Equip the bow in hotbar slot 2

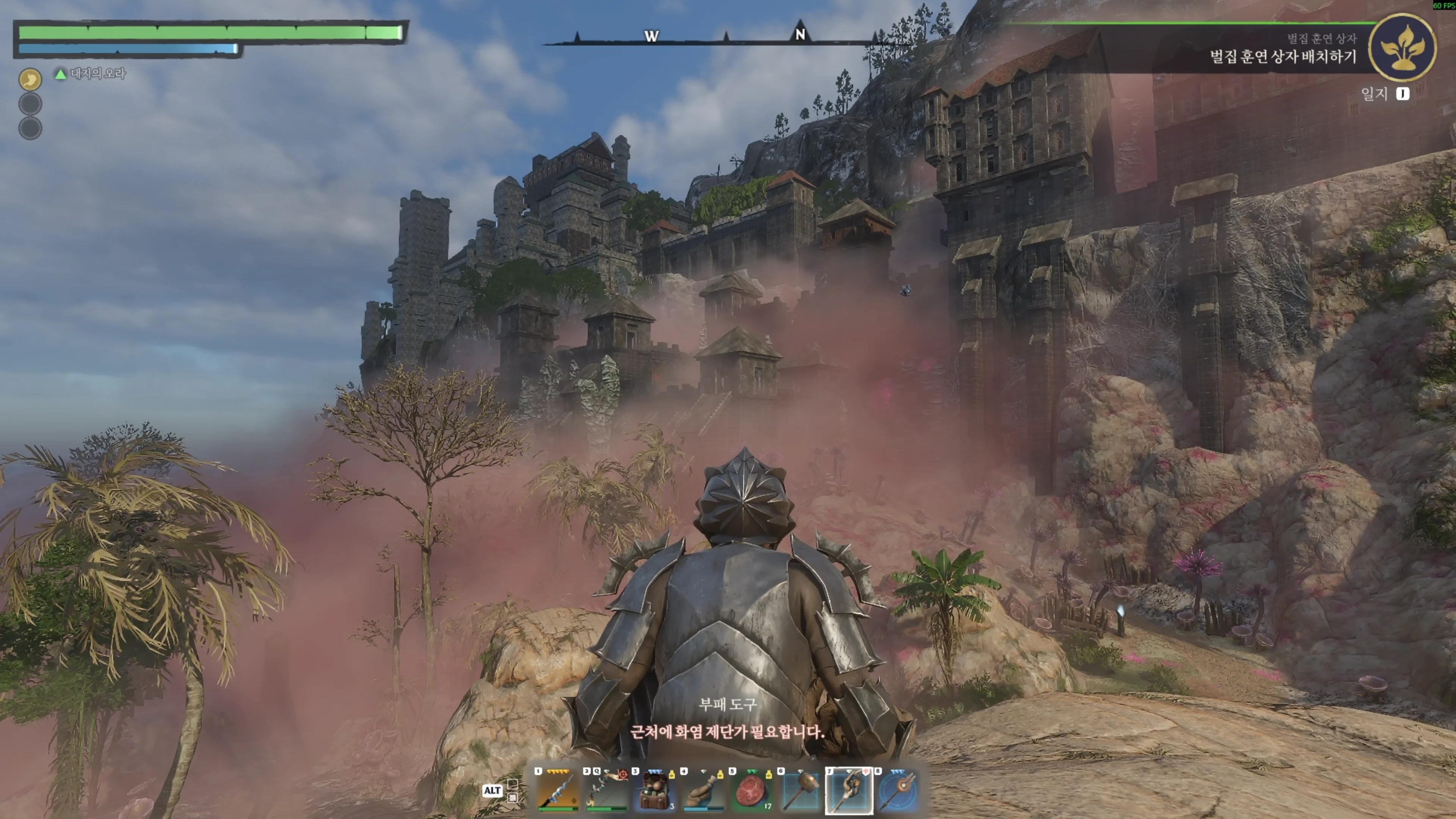[606, 790]
